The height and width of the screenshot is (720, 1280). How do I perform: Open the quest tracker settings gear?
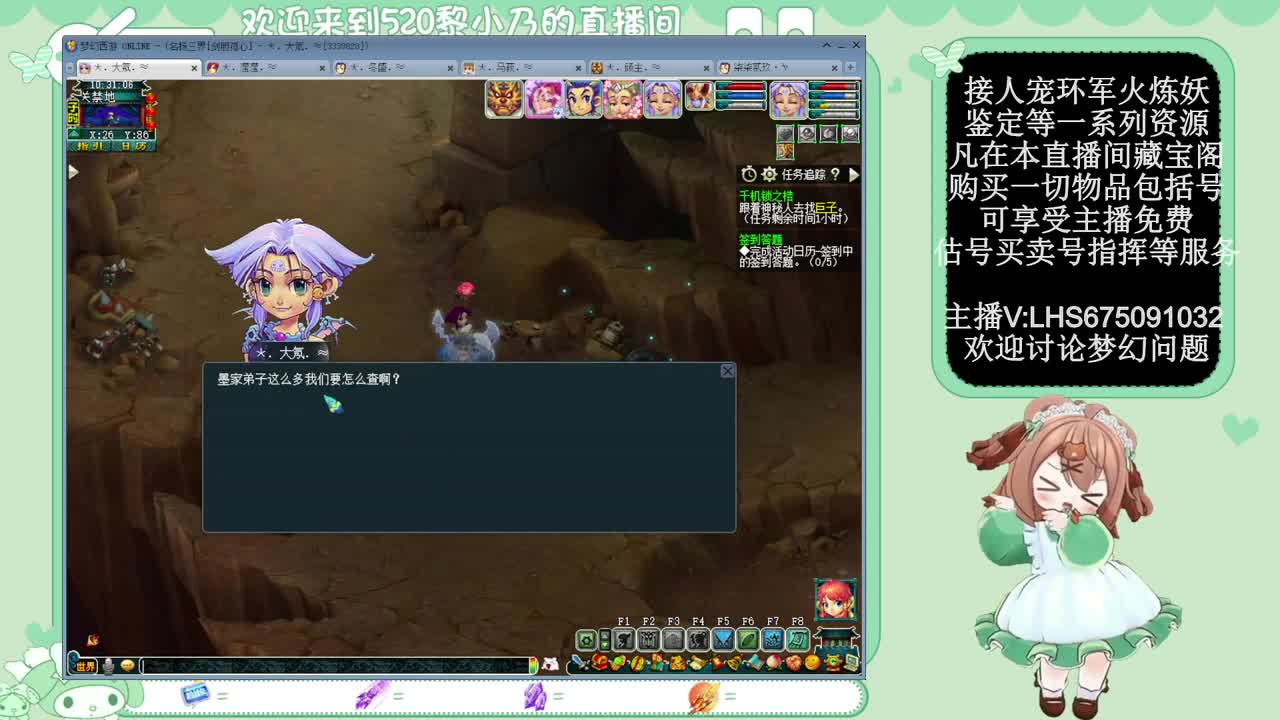[769, 175]
